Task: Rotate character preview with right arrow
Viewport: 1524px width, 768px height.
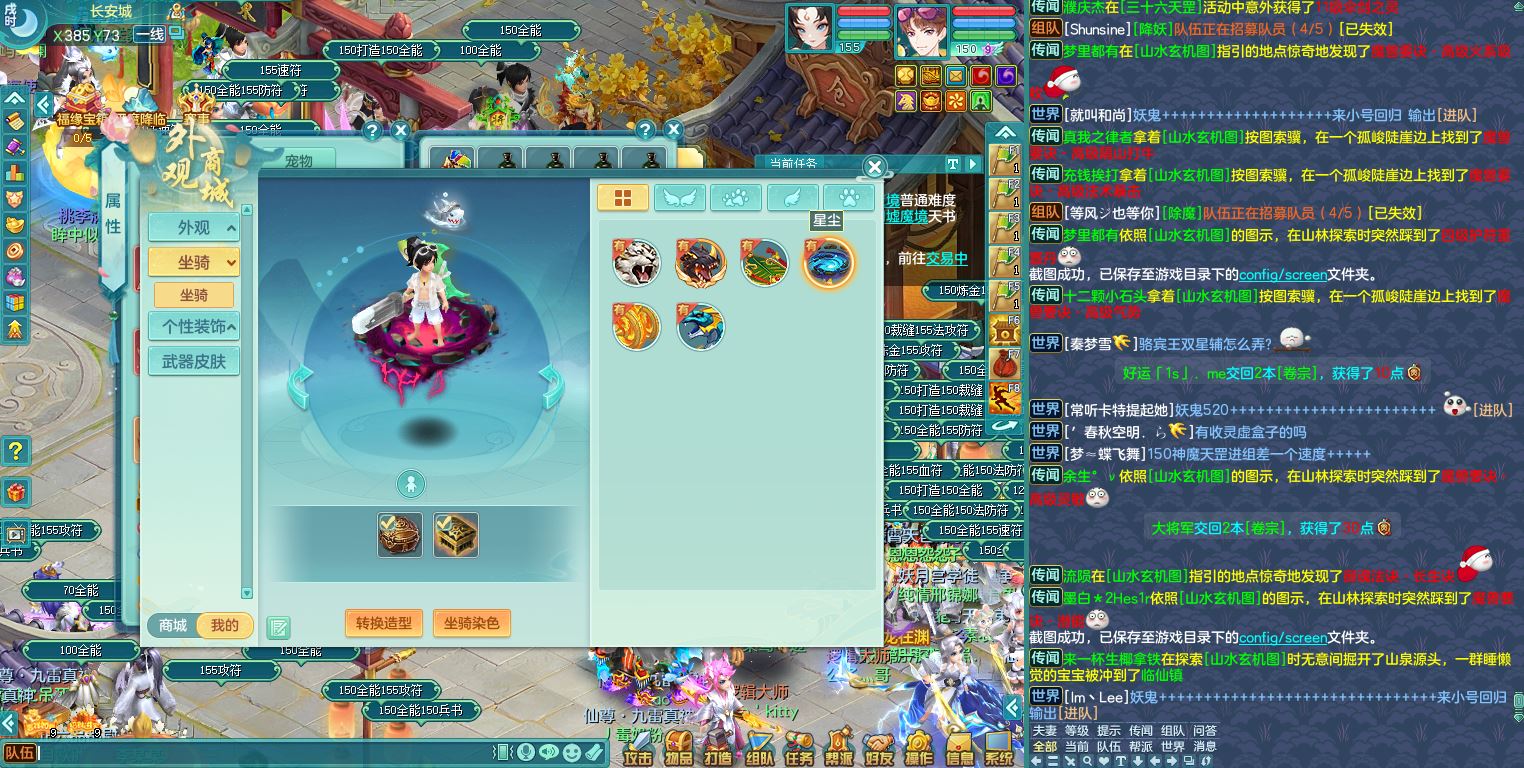Action: pyautogui.click(x=551, y=385)
